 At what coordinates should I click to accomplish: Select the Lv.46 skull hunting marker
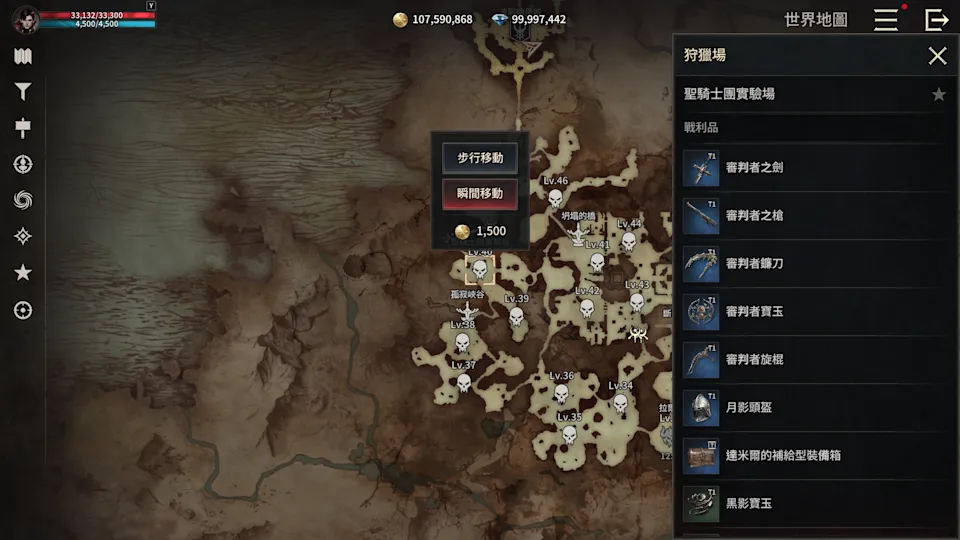point(555,199)
